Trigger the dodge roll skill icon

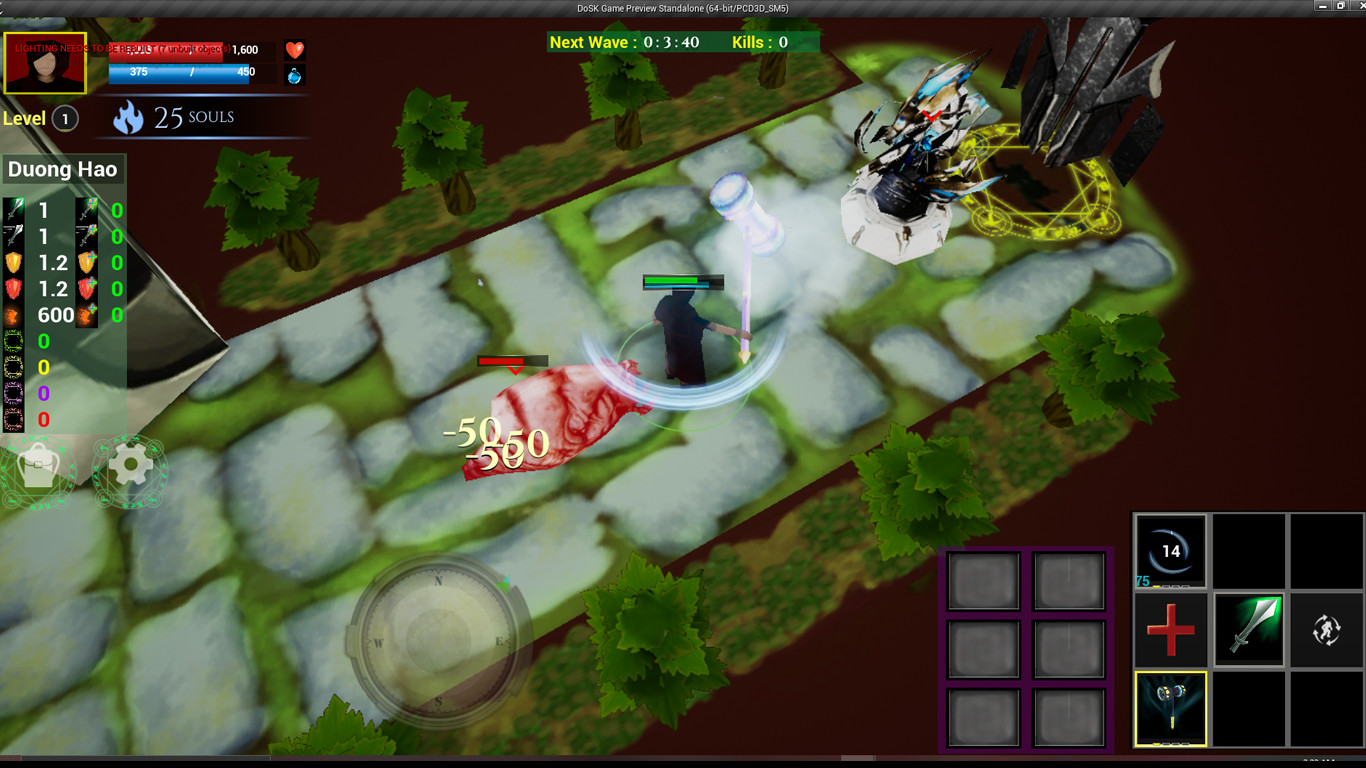click(1328, 629)
